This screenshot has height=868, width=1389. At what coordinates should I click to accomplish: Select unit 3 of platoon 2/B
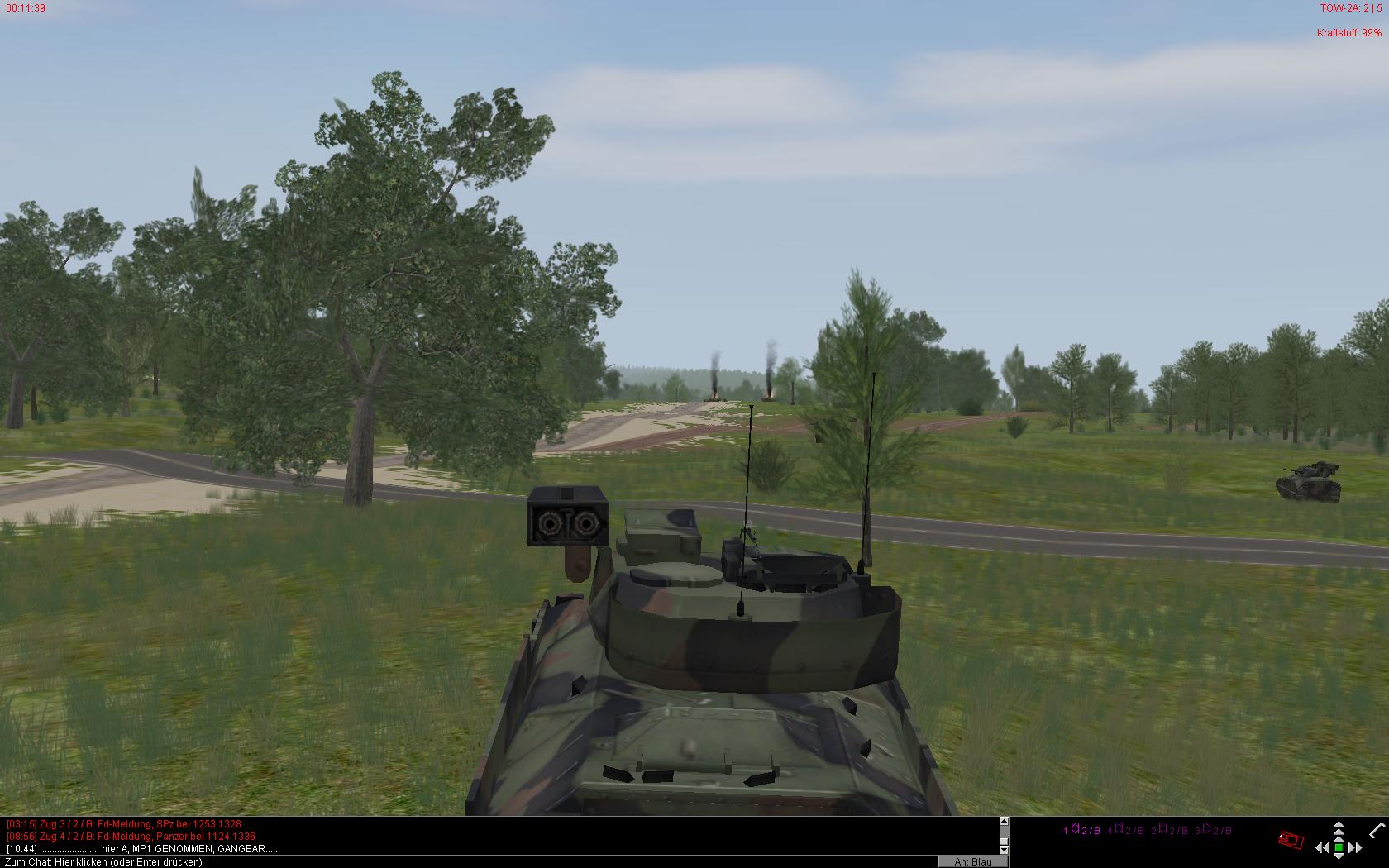pyautogui.click(x=1213, y=830)
